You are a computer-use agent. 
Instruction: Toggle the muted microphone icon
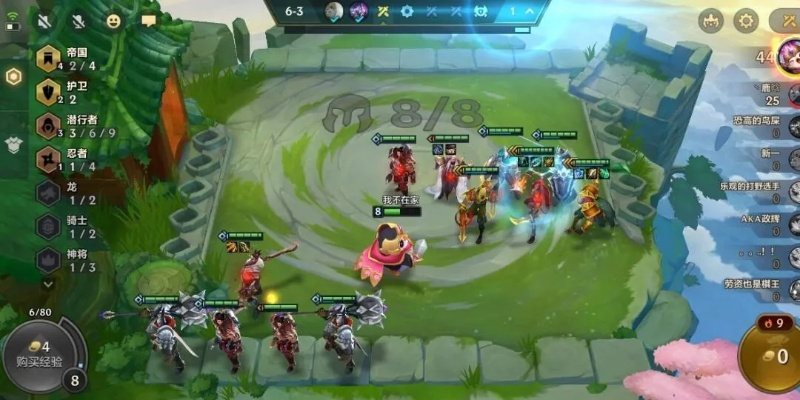click(80, 19)
